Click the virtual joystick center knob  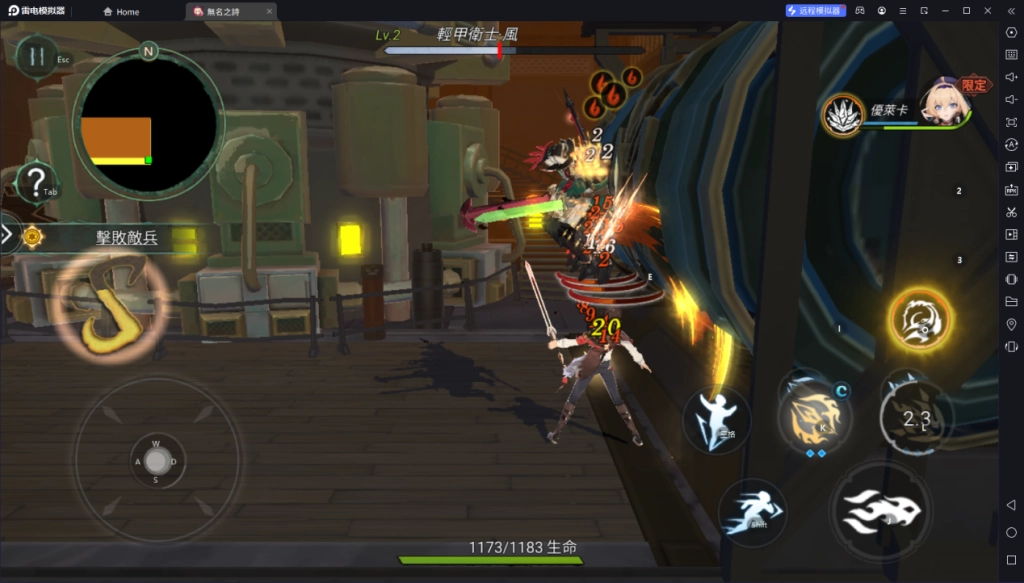[x=157, y=461]
